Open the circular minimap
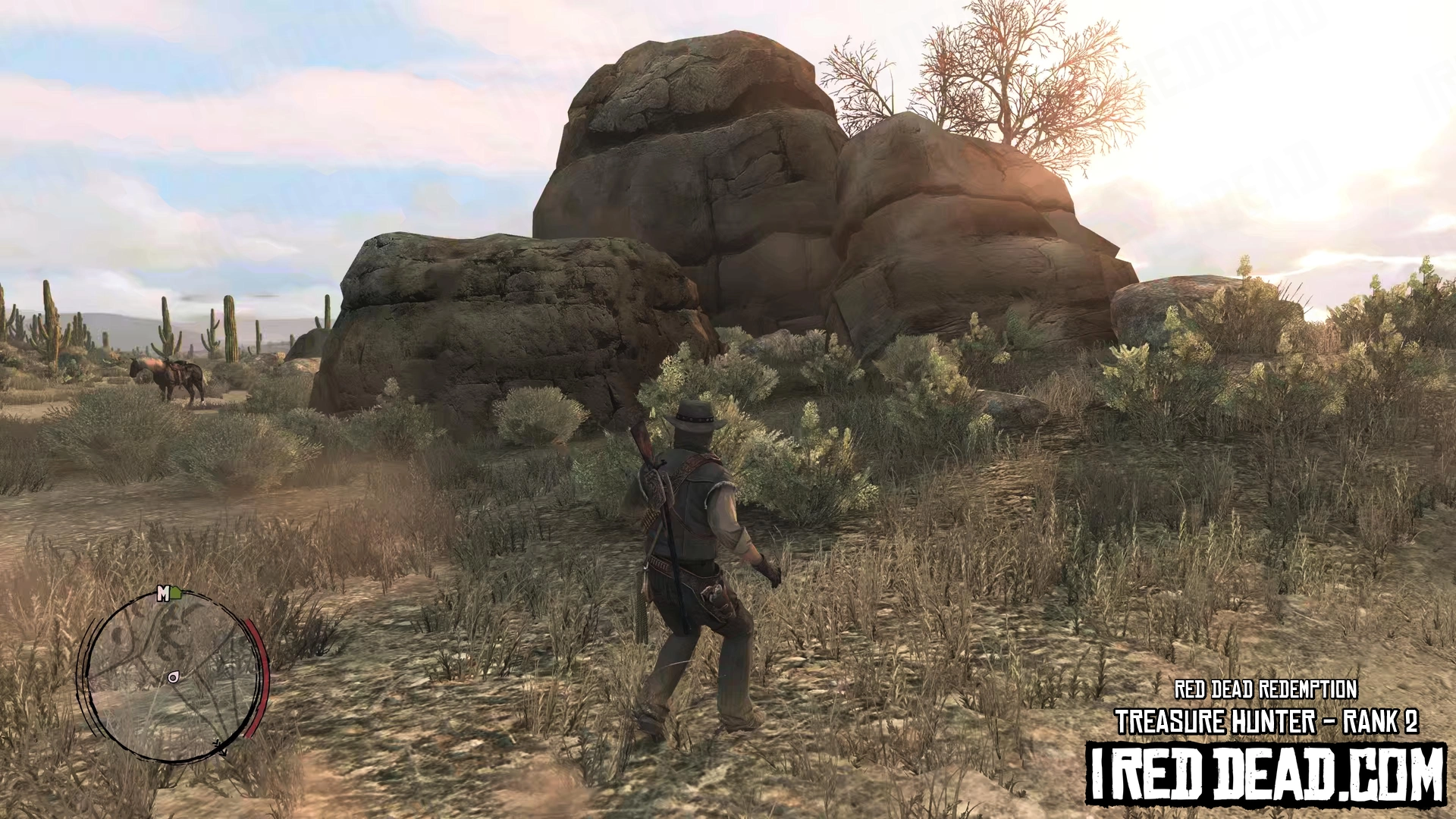 coord(171,676)
